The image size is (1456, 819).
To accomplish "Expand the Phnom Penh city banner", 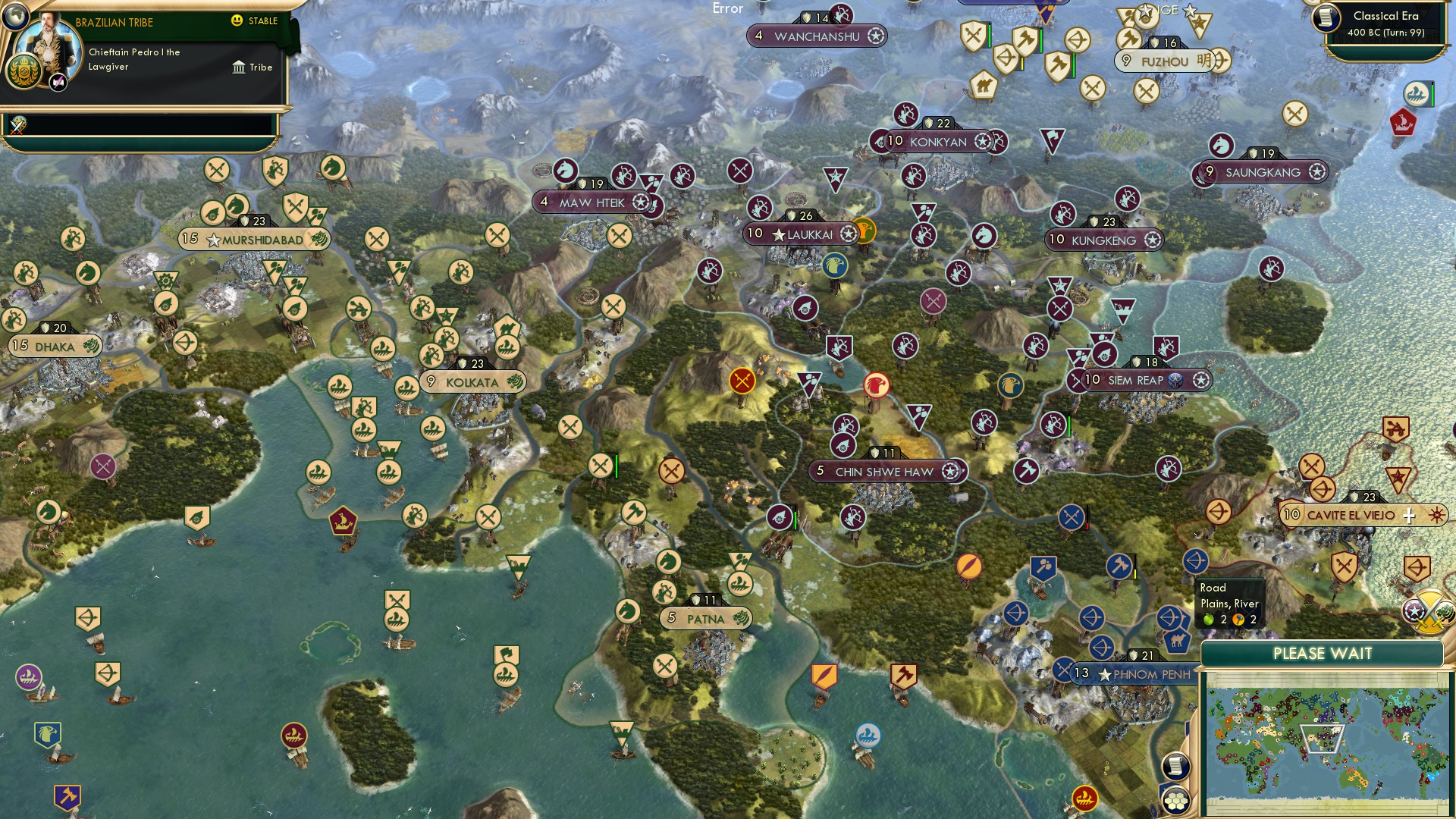I will [x=1134, y=672].
